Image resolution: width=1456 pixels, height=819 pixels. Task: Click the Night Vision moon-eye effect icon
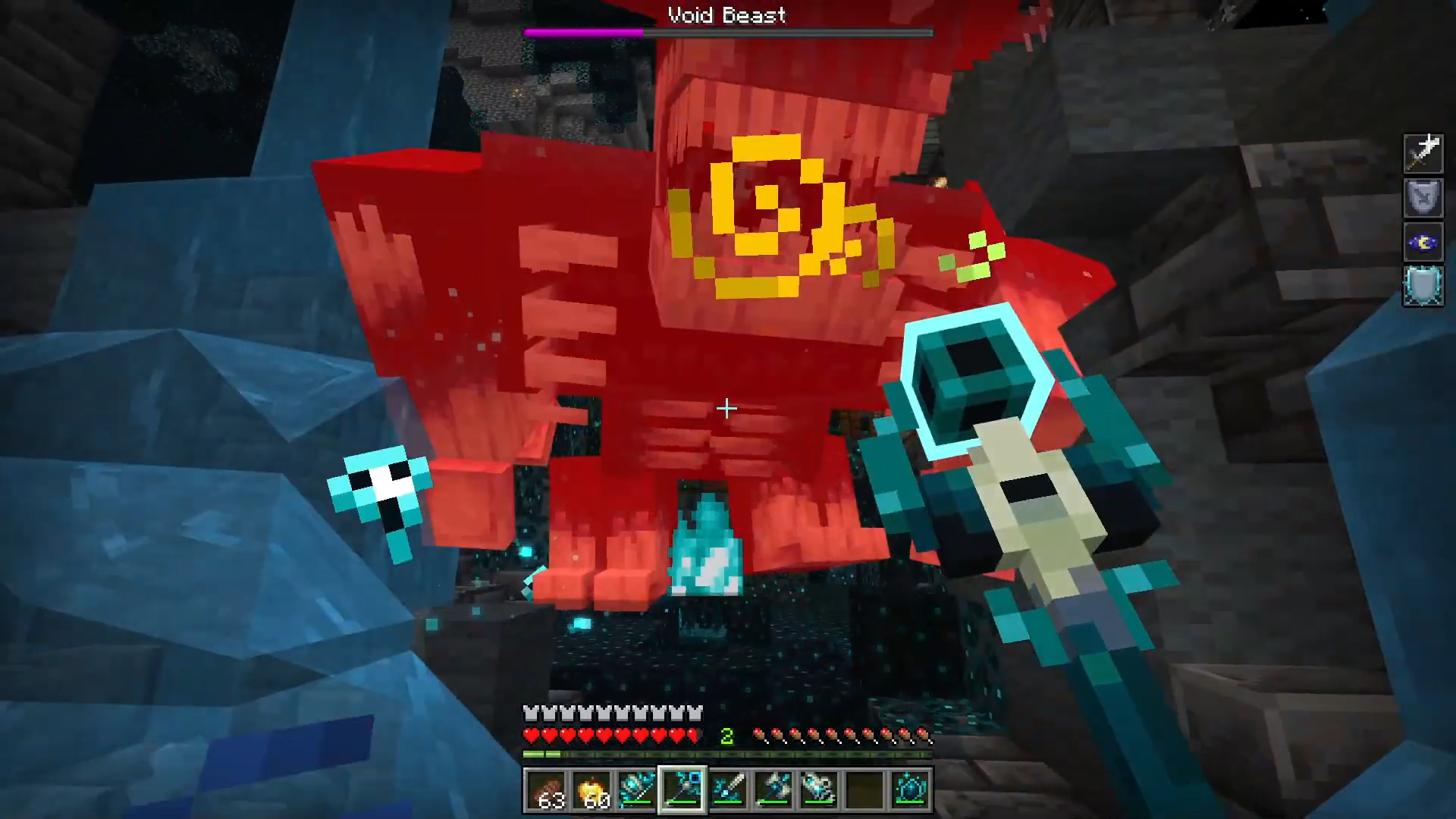[x=1423, y=243]
